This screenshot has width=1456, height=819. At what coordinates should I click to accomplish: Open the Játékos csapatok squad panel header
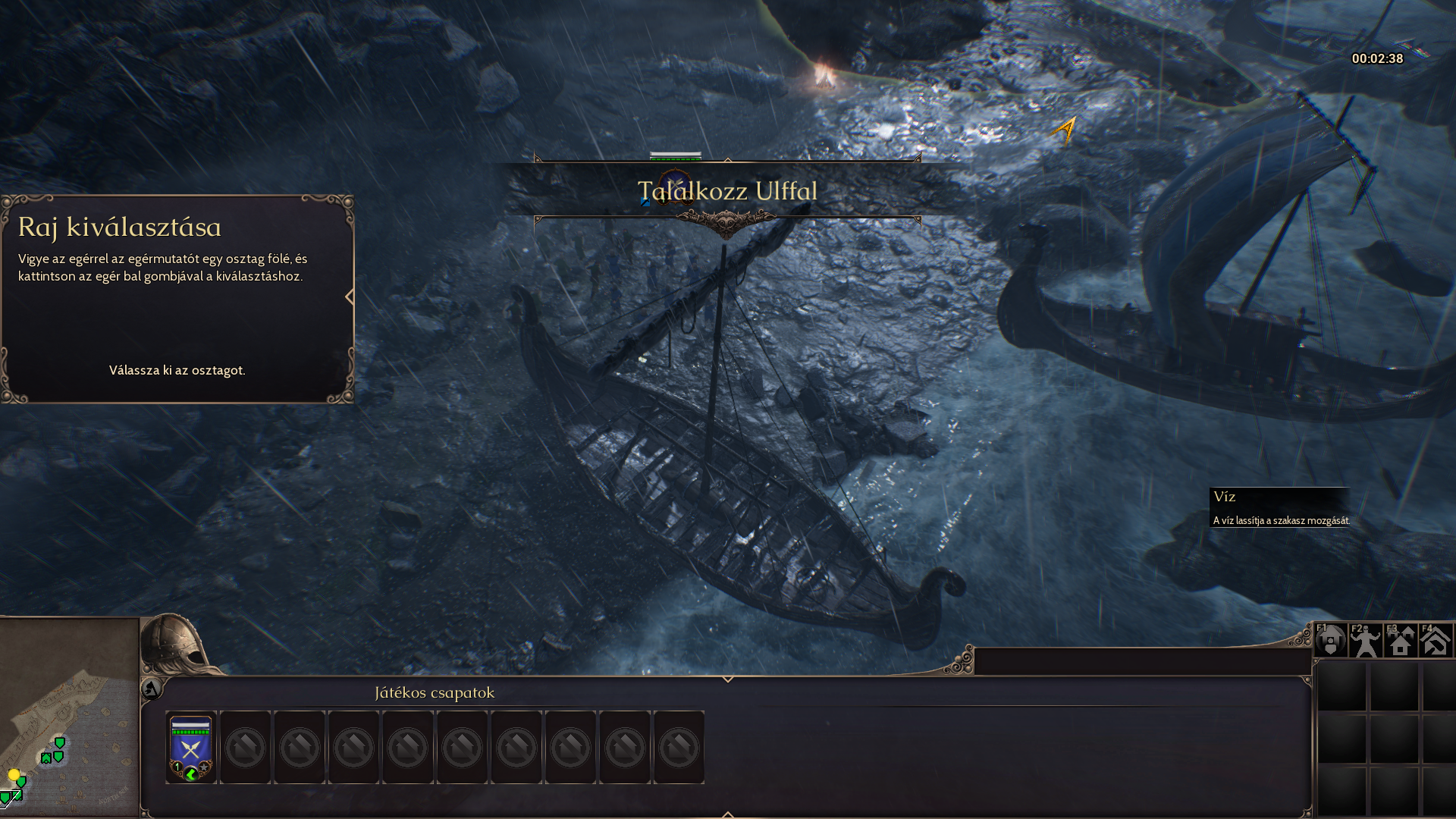click(x=435, y=692)
